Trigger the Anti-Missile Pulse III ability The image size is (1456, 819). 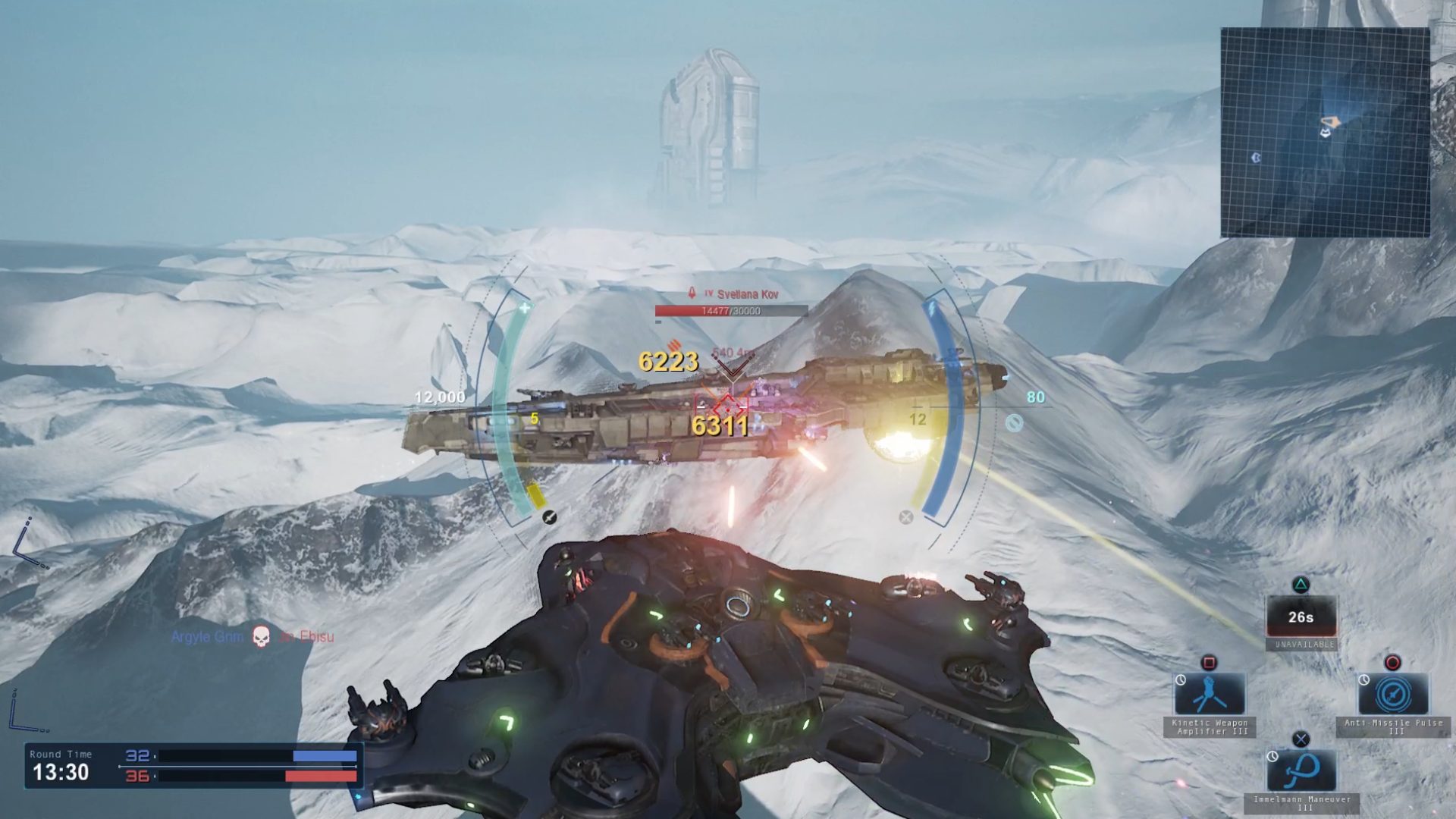point(1393,694)
